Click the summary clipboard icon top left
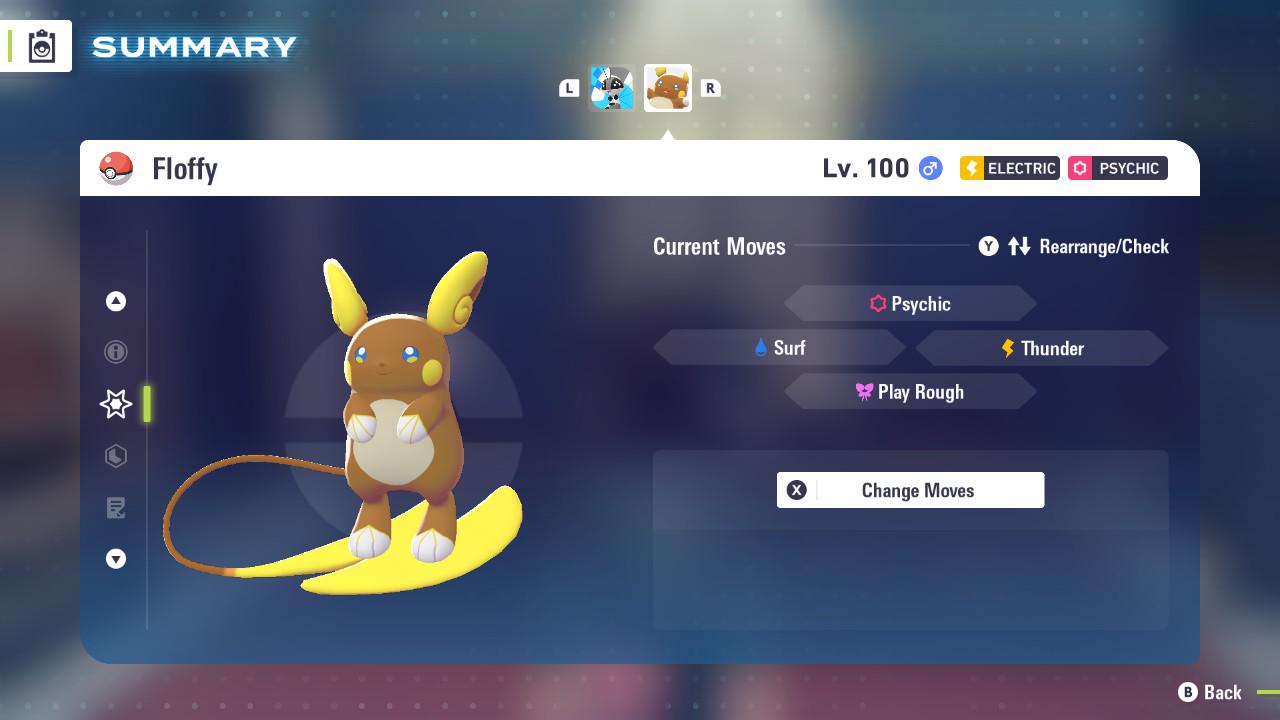The image size is (1280, 720). click(42, 46)
